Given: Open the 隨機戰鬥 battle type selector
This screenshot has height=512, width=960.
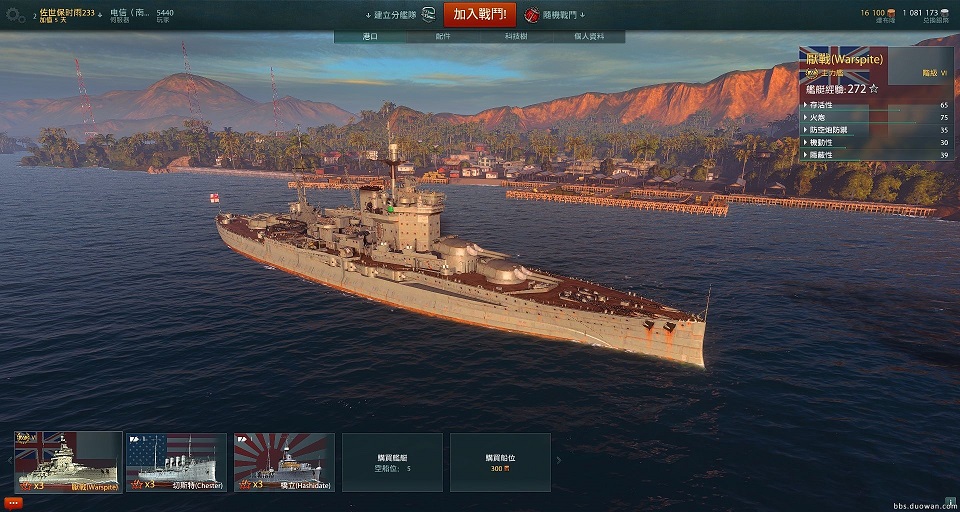Looking at the screenshot, I should coord(559,15).
